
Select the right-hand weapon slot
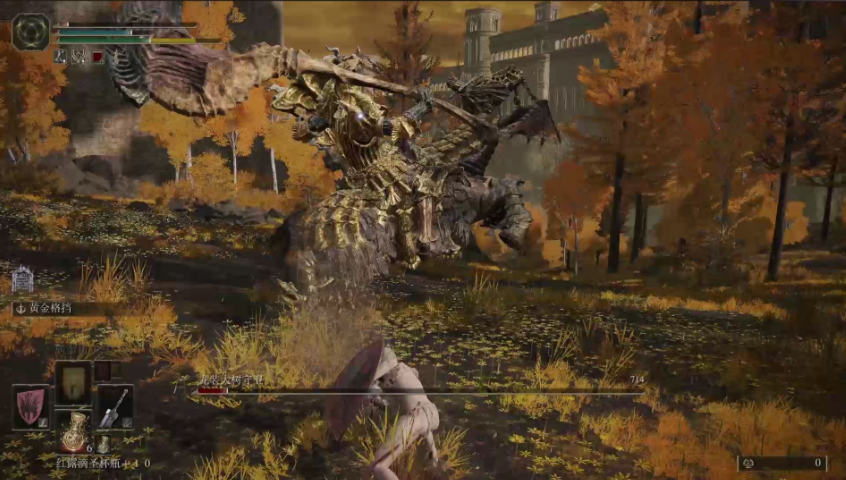pyautogui.click(x=115, y=407)
